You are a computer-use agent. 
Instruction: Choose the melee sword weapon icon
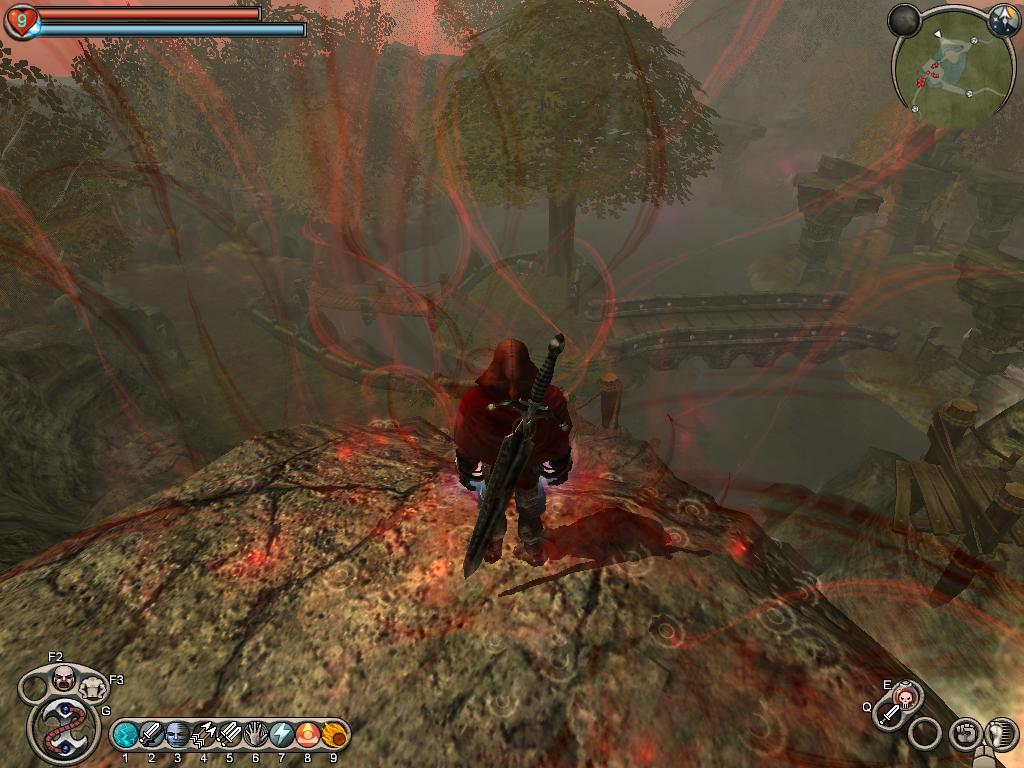888,714
